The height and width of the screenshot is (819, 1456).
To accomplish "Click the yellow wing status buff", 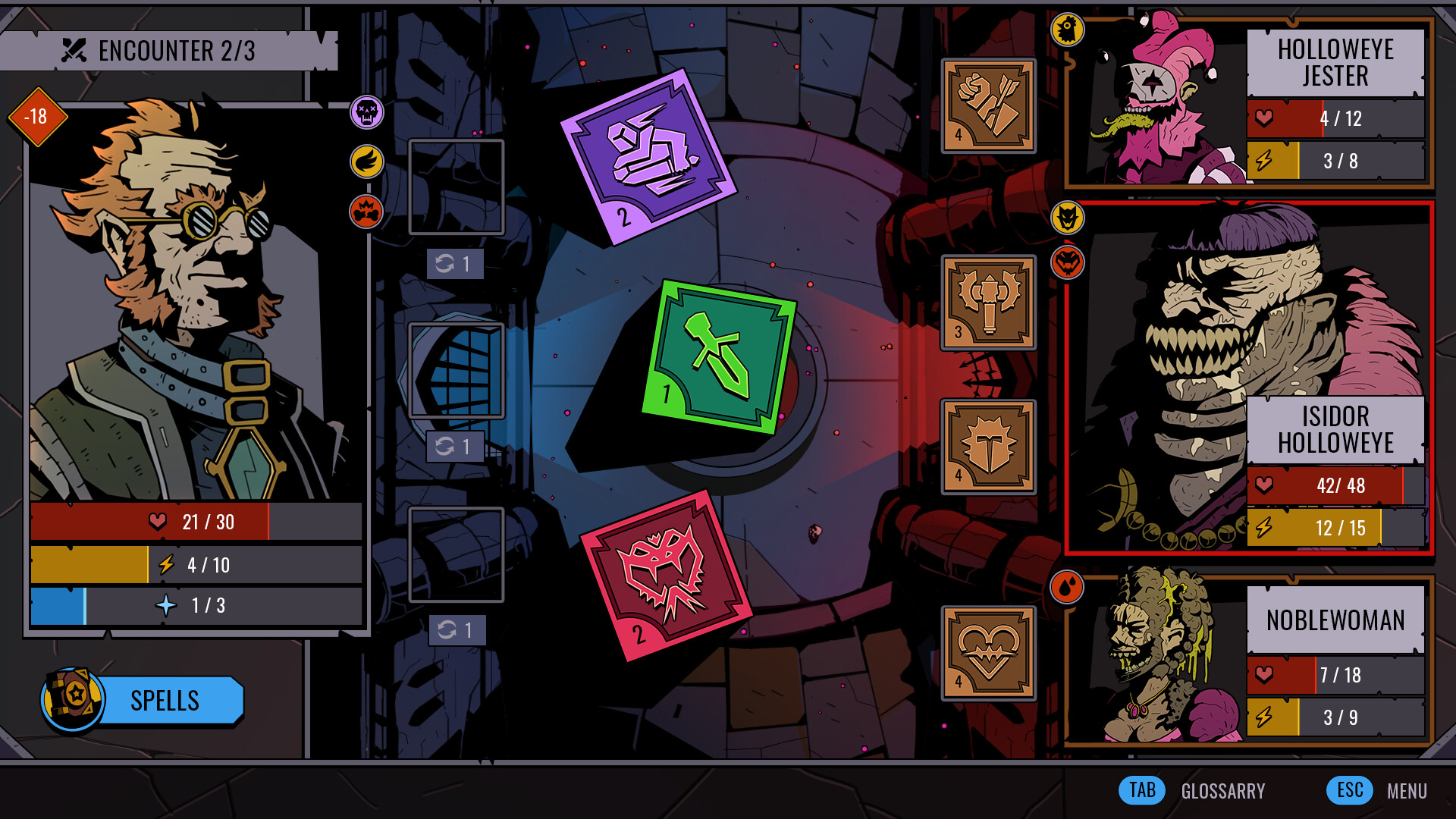I will (366, 162).
